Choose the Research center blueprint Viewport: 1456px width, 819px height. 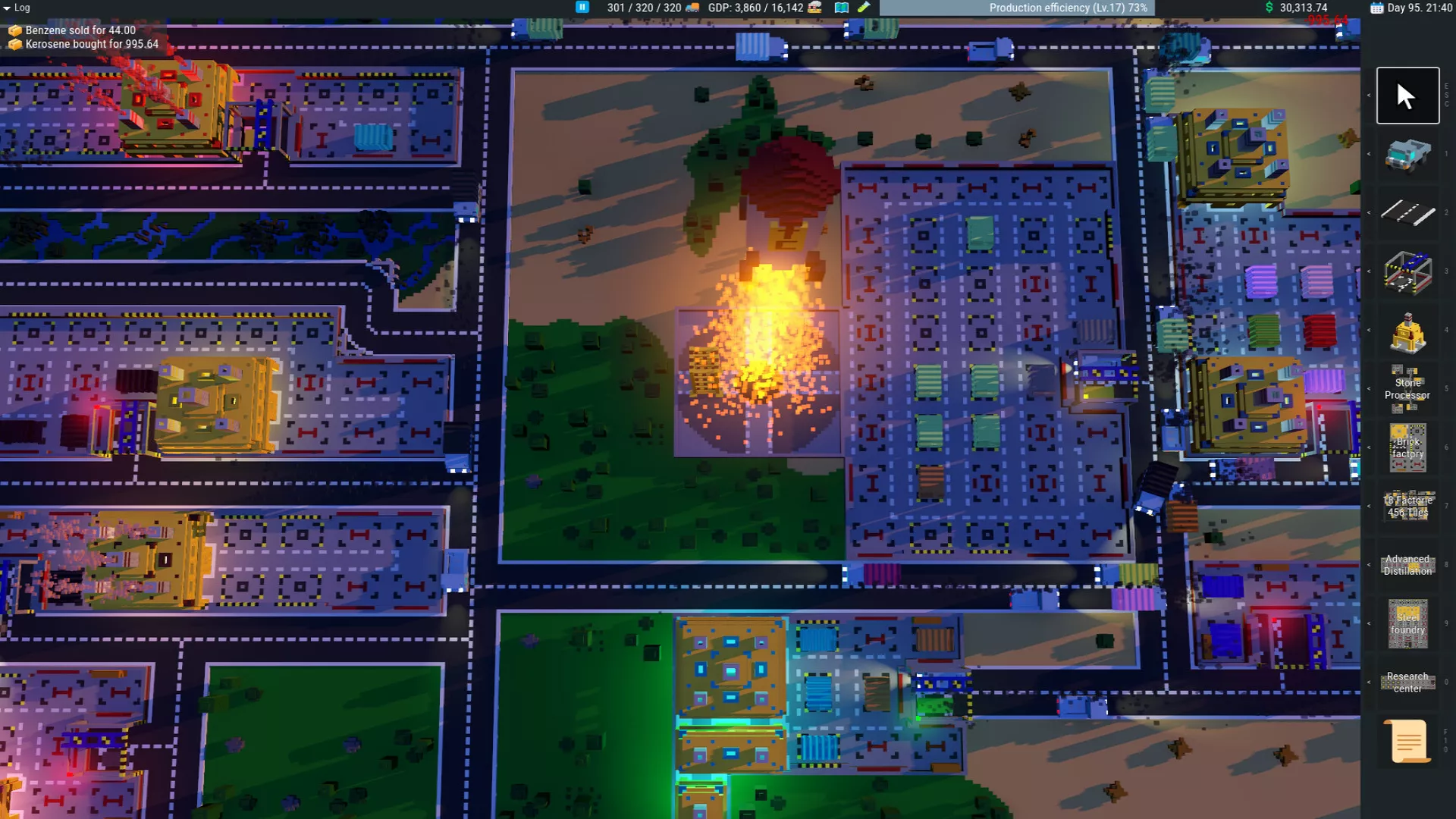coord(1407,682)
